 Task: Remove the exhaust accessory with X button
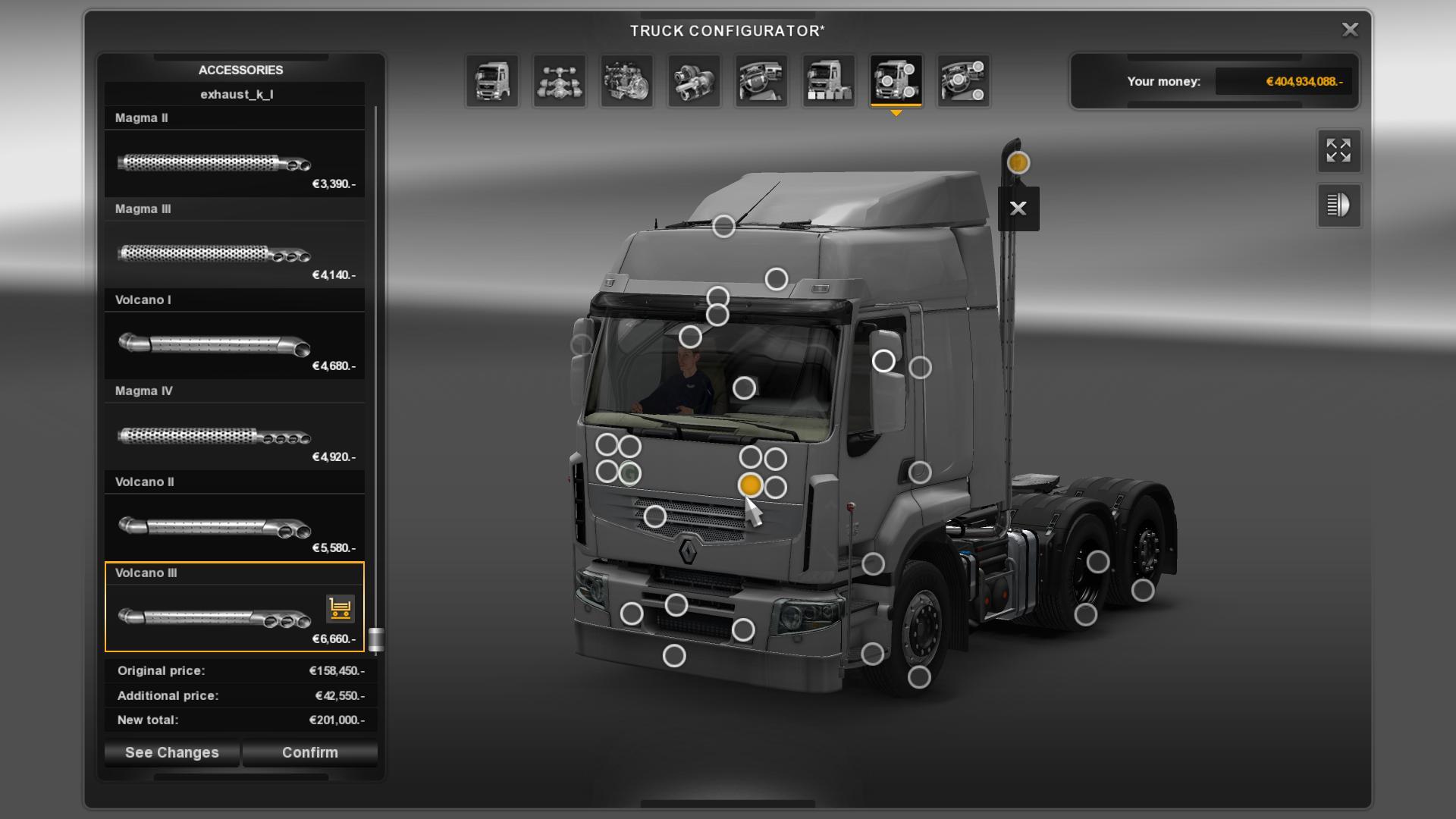pos(1018,209)
